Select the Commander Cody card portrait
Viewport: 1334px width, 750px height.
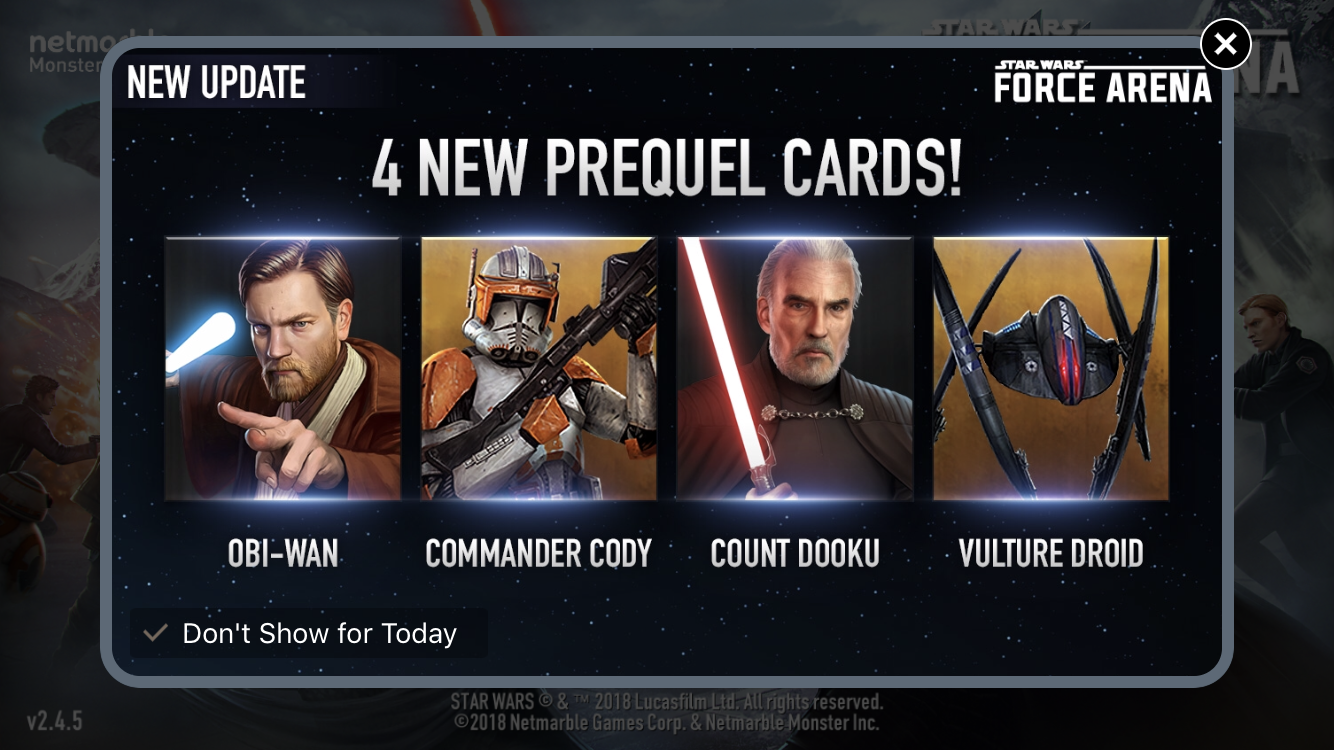pos(538,368)
